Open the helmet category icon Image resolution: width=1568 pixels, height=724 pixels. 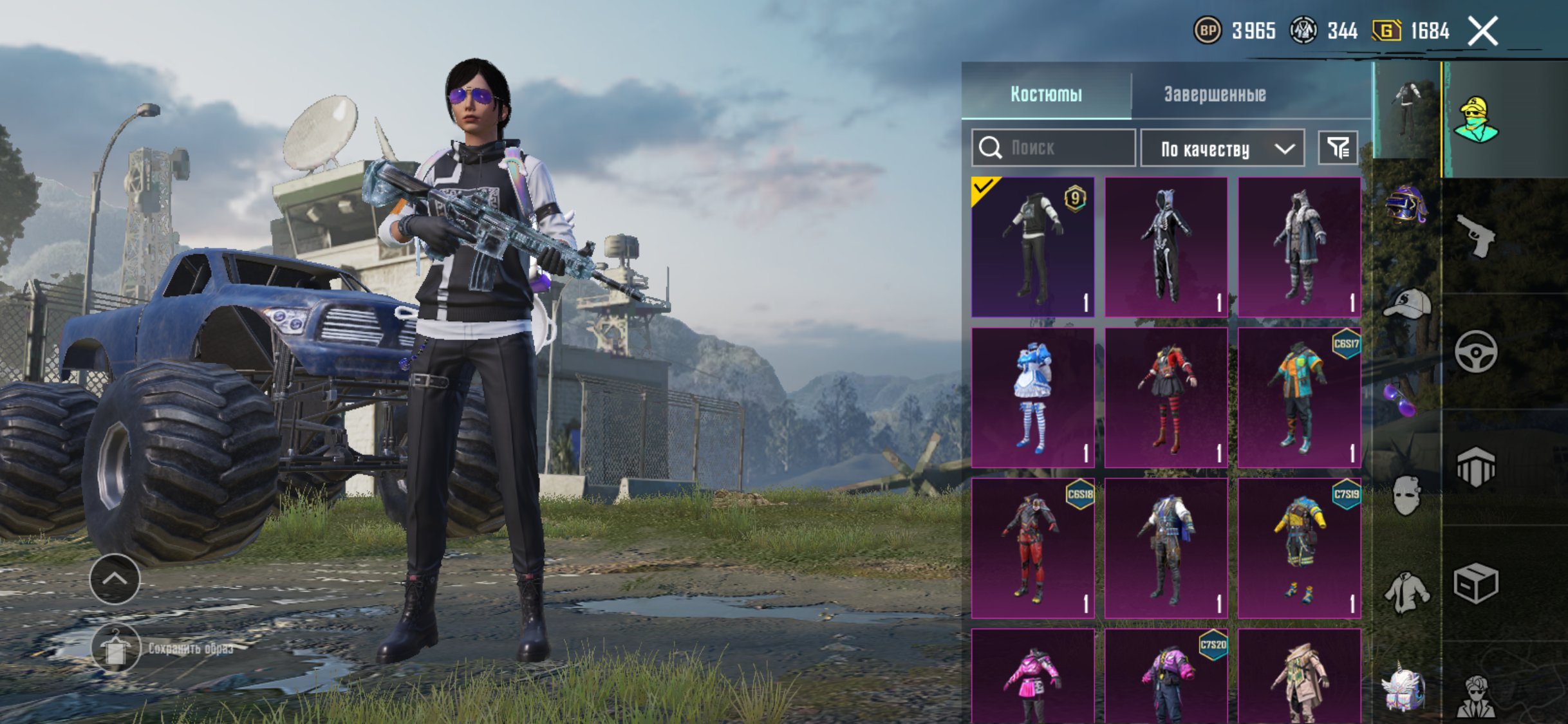click(x=1406, y=203)
